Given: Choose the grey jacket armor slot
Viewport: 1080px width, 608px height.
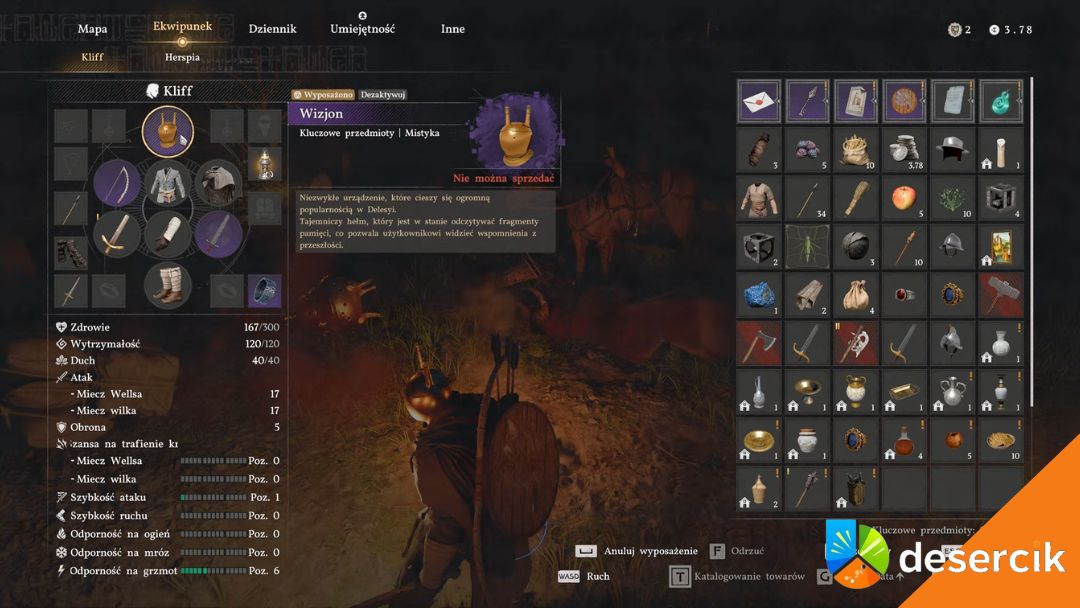Looking at the screenshot, I should pyautogui.click(x=167, y=183).
